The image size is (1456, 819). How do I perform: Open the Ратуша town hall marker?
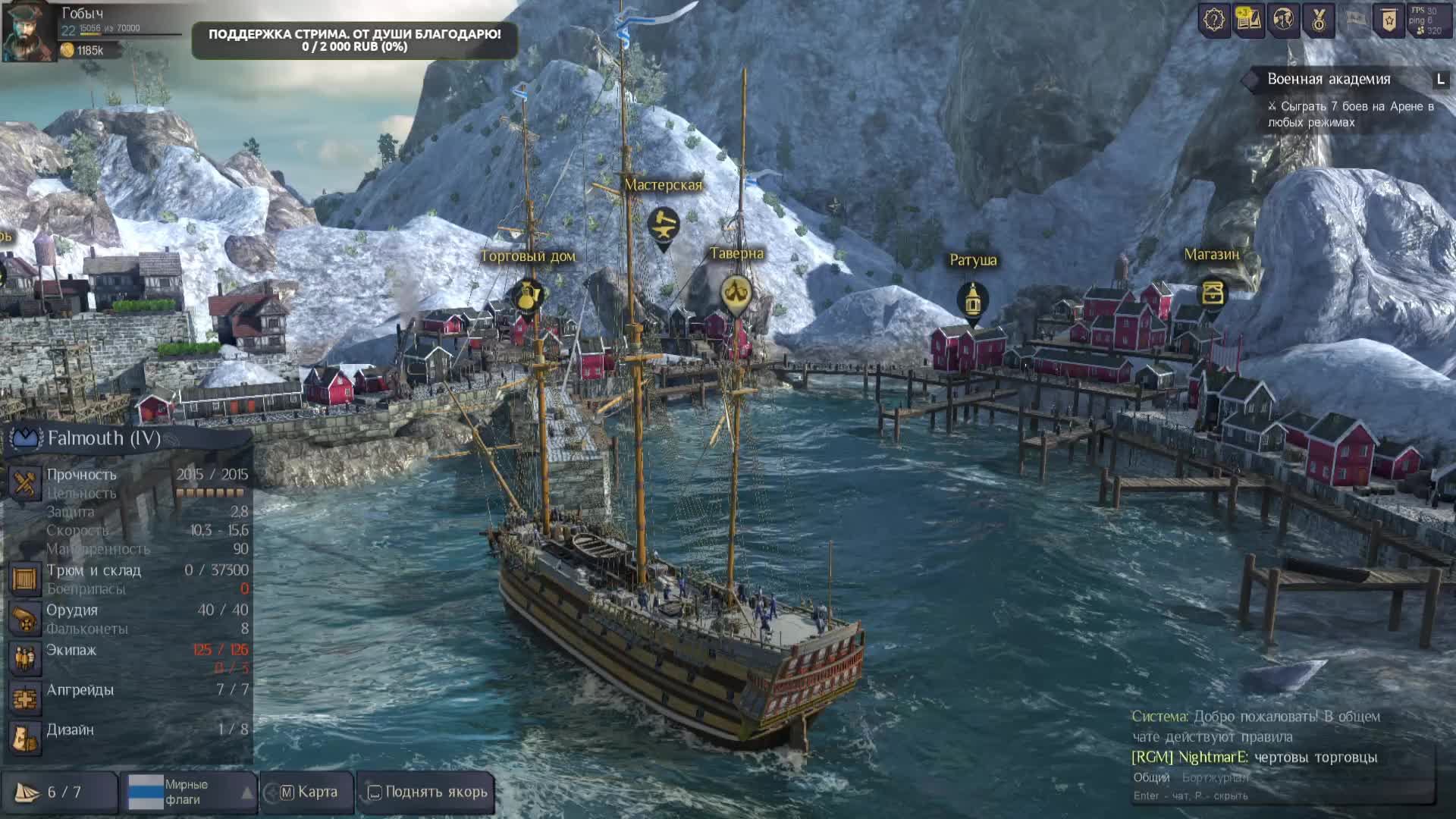[x=972, y=300]
